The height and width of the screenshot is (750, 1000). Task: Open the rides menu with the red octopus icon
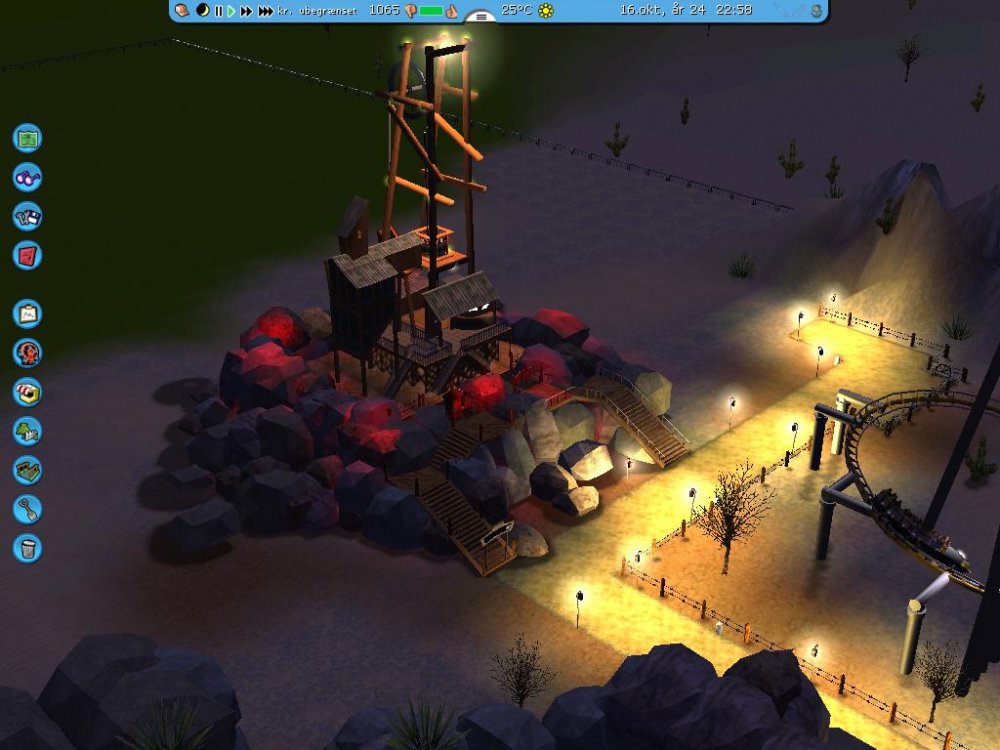(x=27, y=353)
